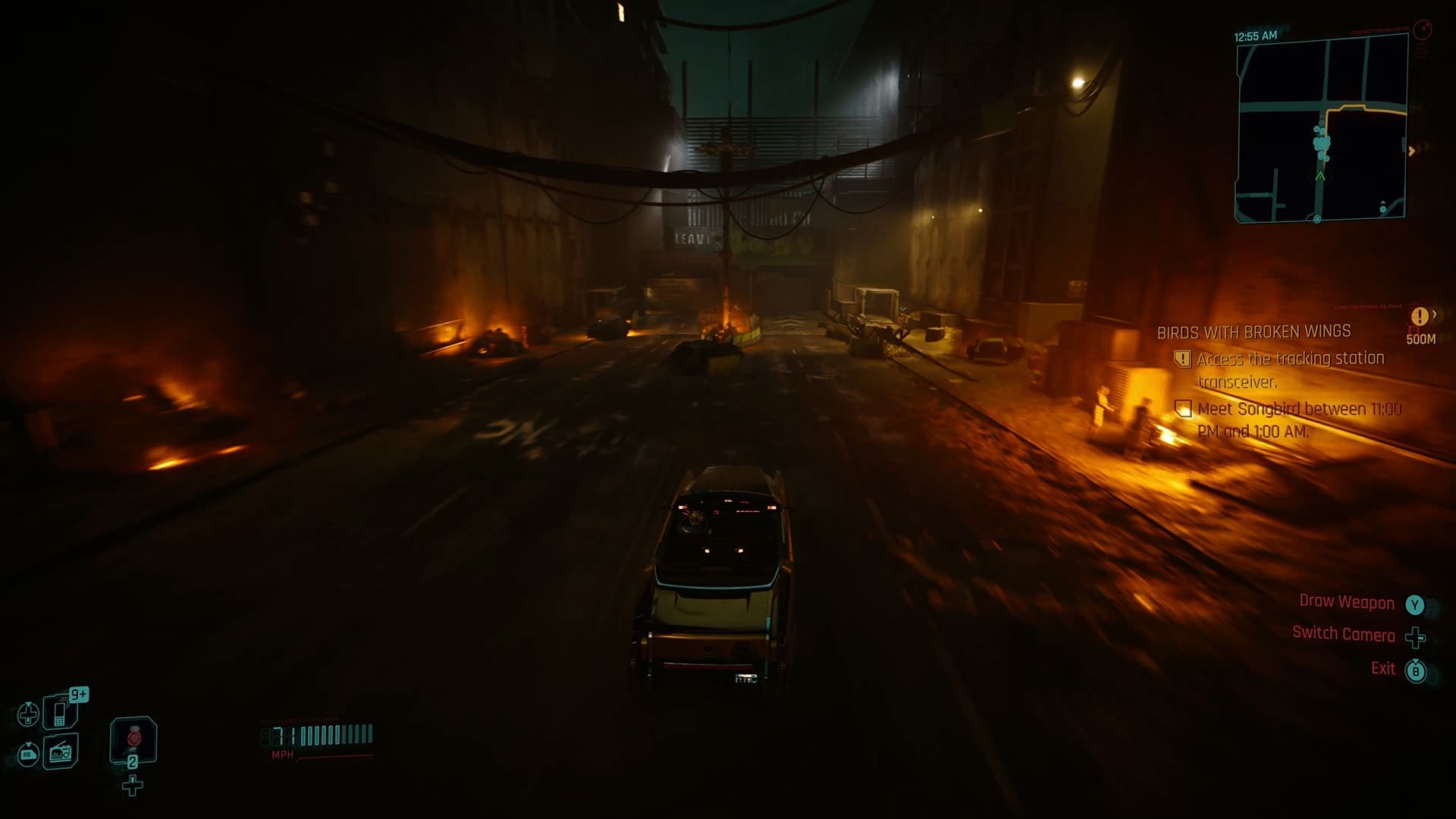
Task: Expand the phone dropdown arrow above the D-pad icon
Action: (28, 704)
